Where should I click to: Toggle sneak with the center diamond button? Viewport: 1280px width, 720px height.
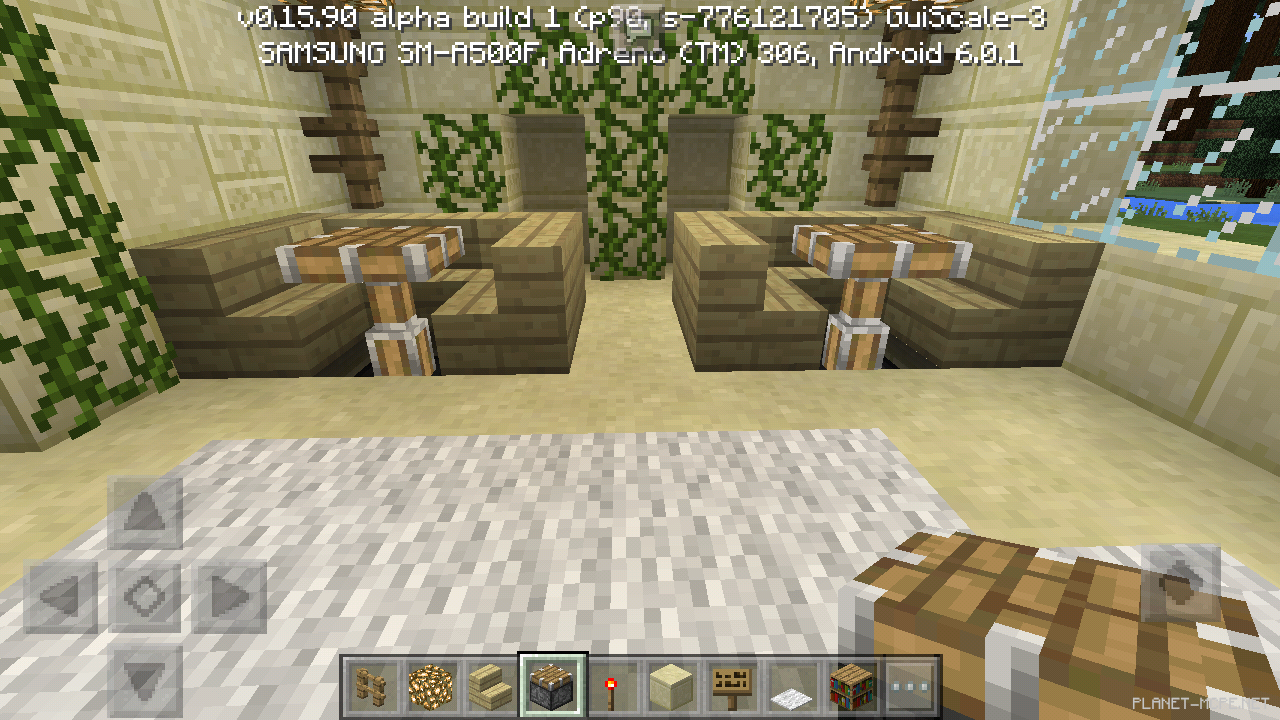point(146,598)
